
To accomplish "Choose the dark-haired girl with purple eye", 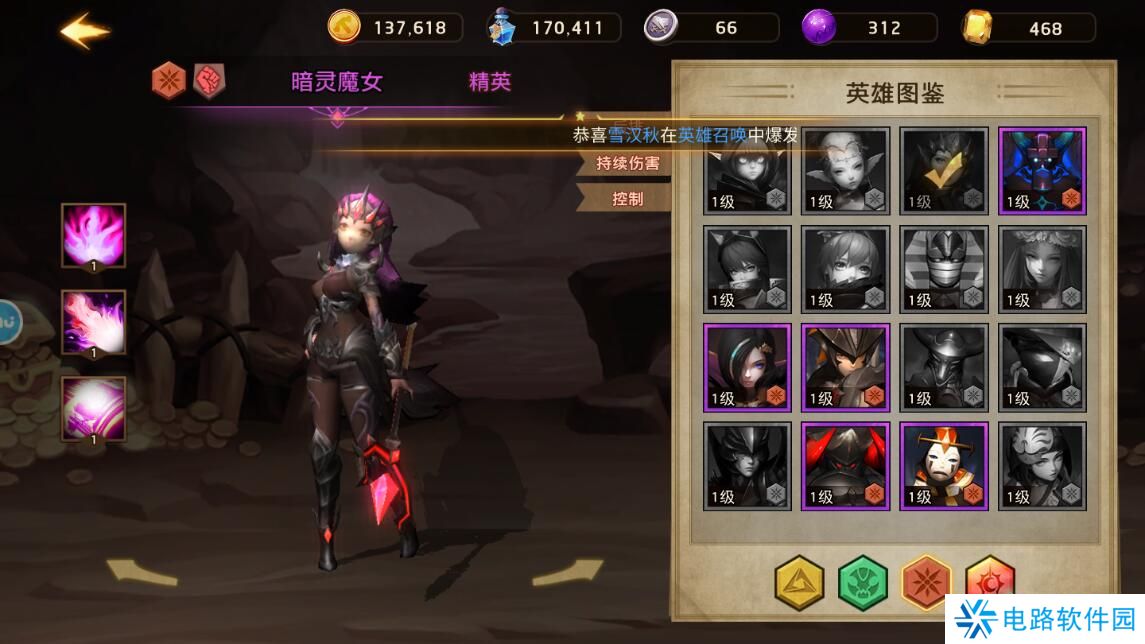I will click(x=747, y=367).
